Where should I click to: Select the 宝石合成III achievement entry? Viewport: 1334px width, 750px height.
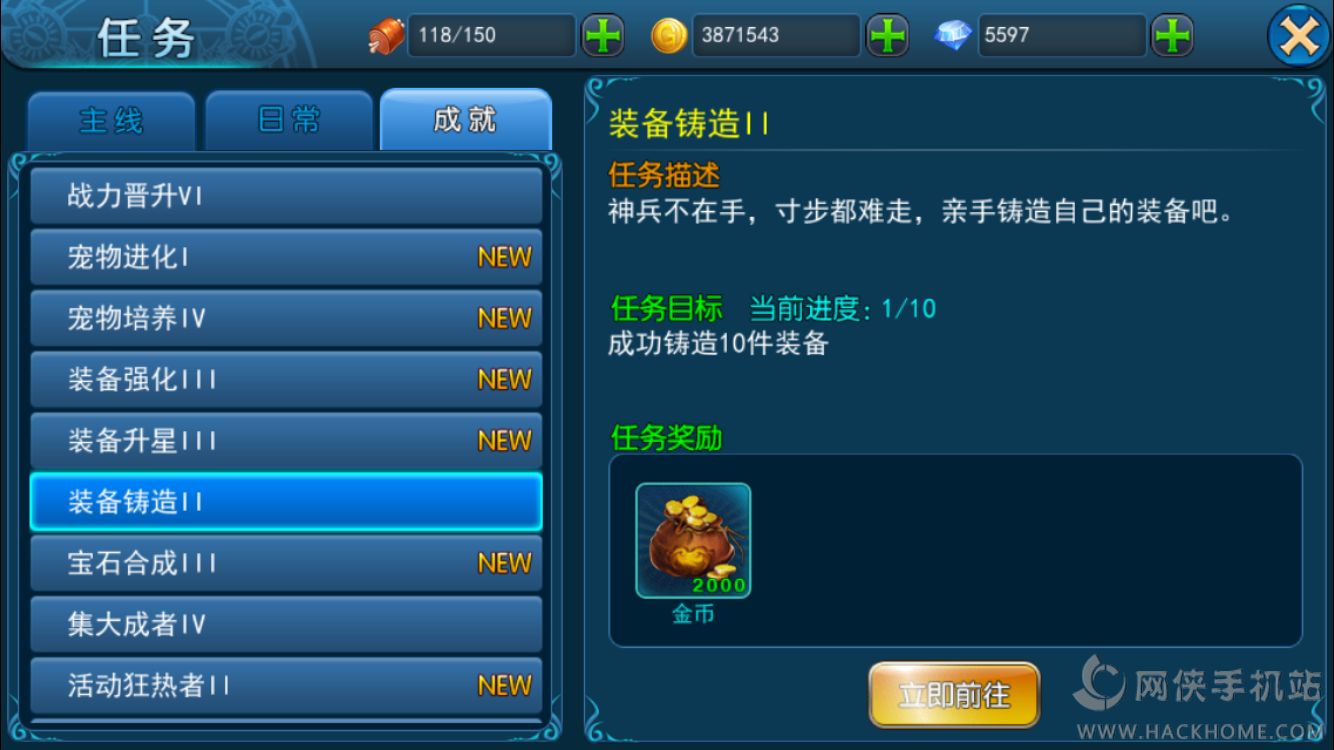tap(286, 563)
